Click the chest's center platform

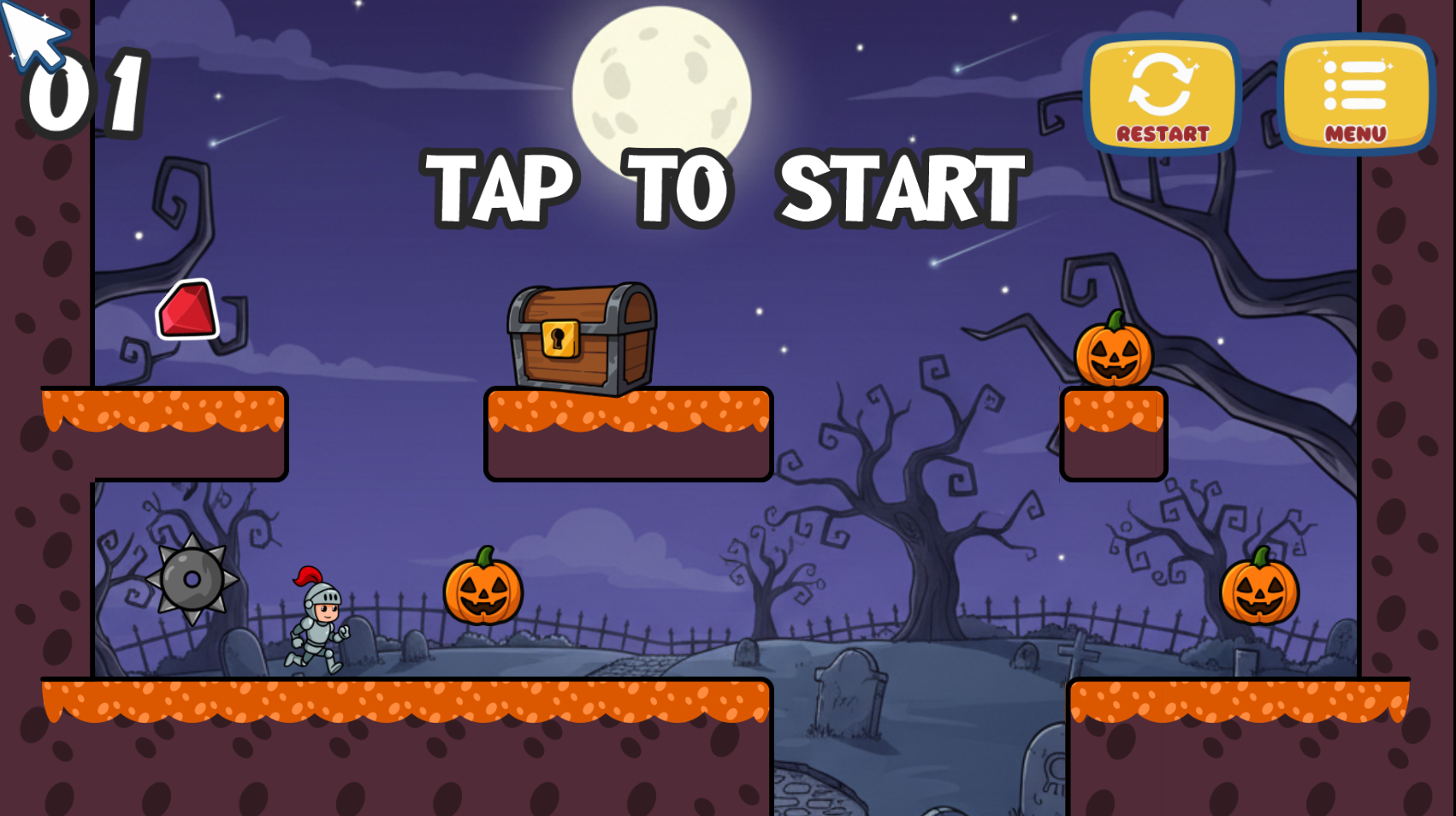(626, 436)
